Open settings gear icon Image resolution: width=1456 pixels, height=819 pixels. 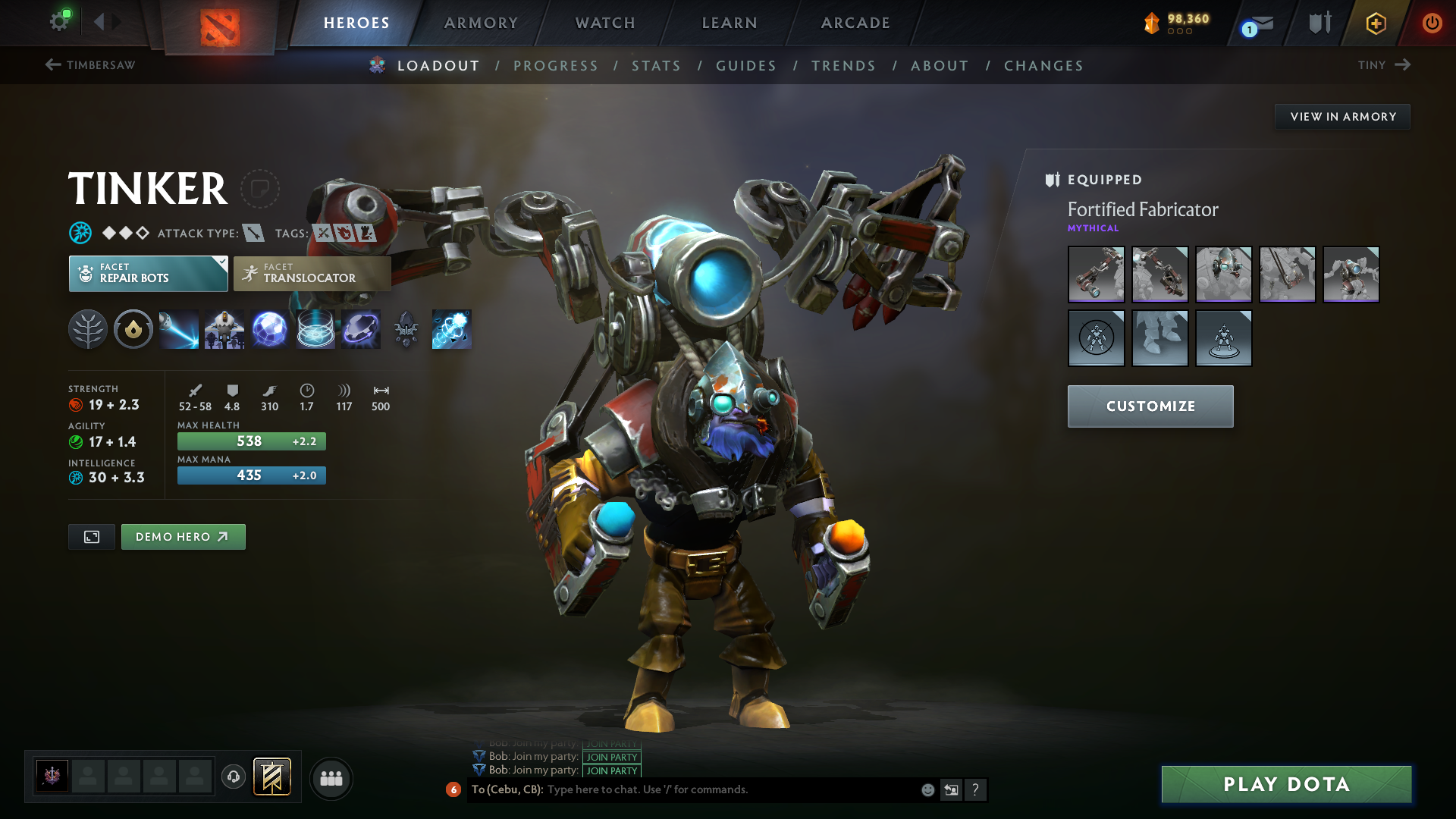tap(59, 21)
